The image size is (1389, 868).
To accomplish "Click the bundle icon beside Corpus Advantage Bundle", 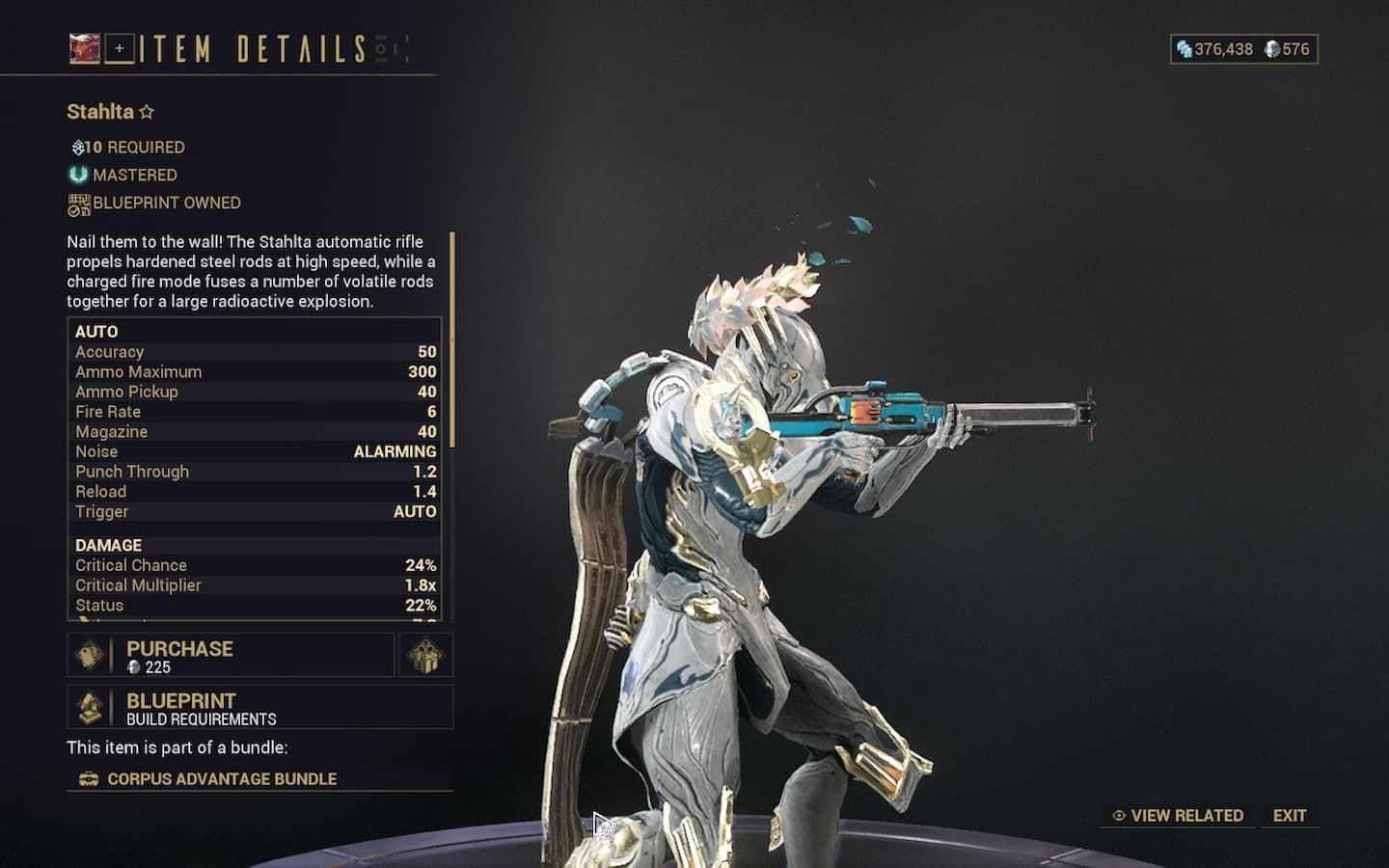I will tap(89, 778).
